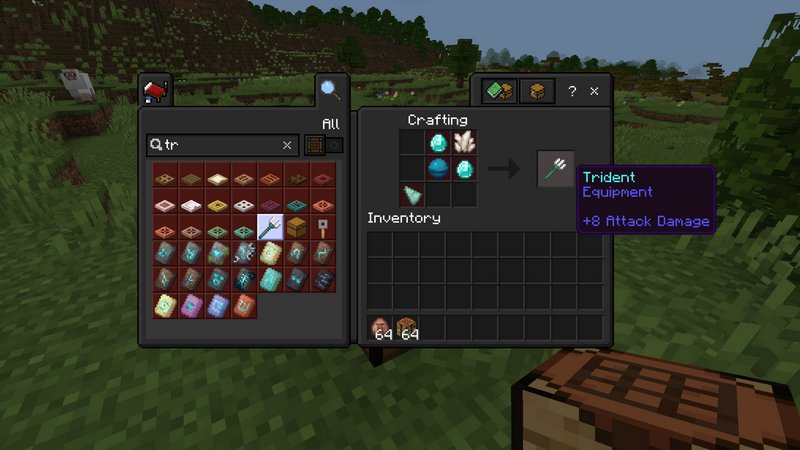Click the blue orb in the crafting grid
Viewport: 800px width, 450px height.
[438, 168]
